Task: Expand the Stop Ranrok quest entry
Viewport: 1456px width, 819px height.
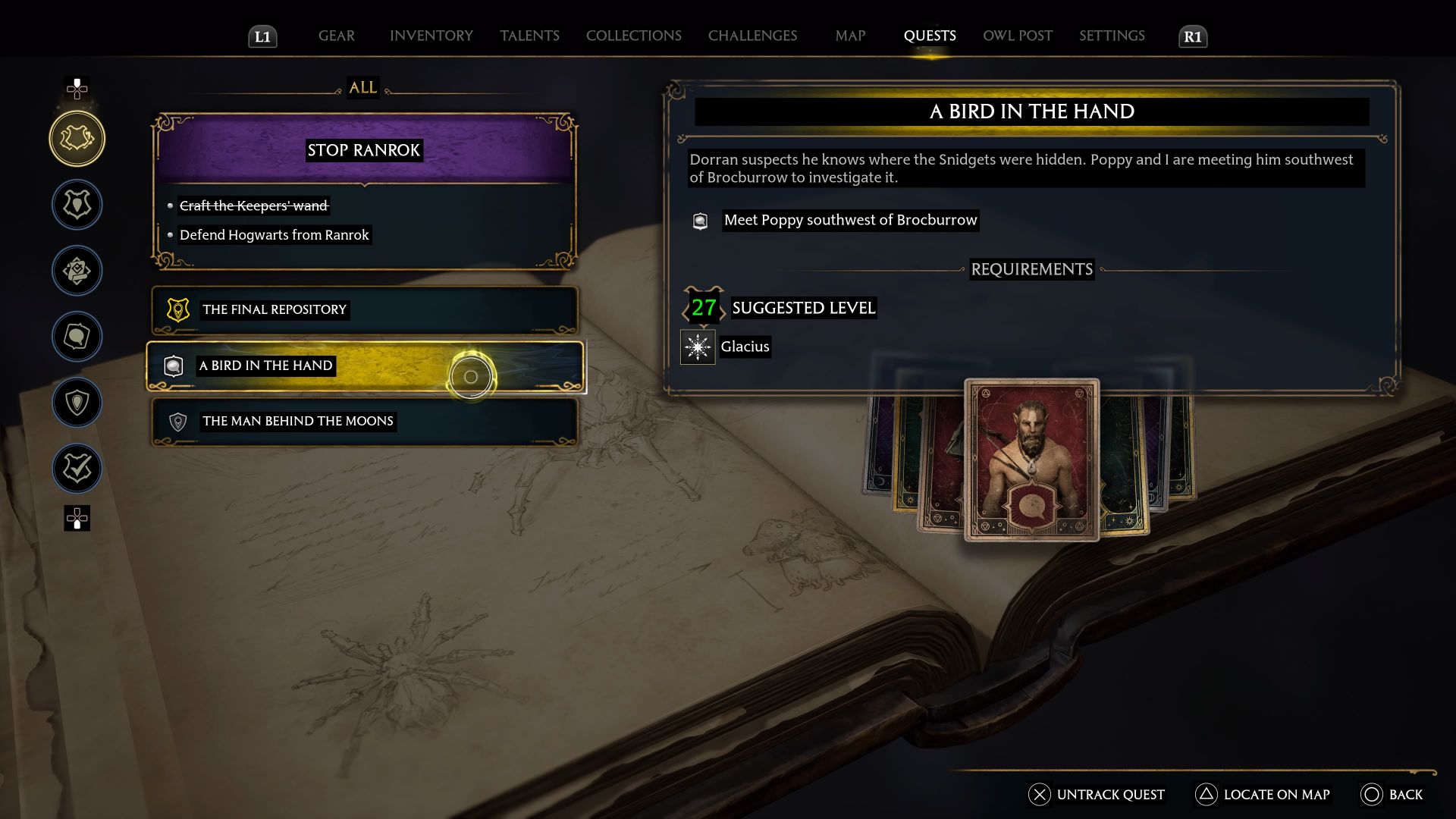Action: click(x=362, y=149)
